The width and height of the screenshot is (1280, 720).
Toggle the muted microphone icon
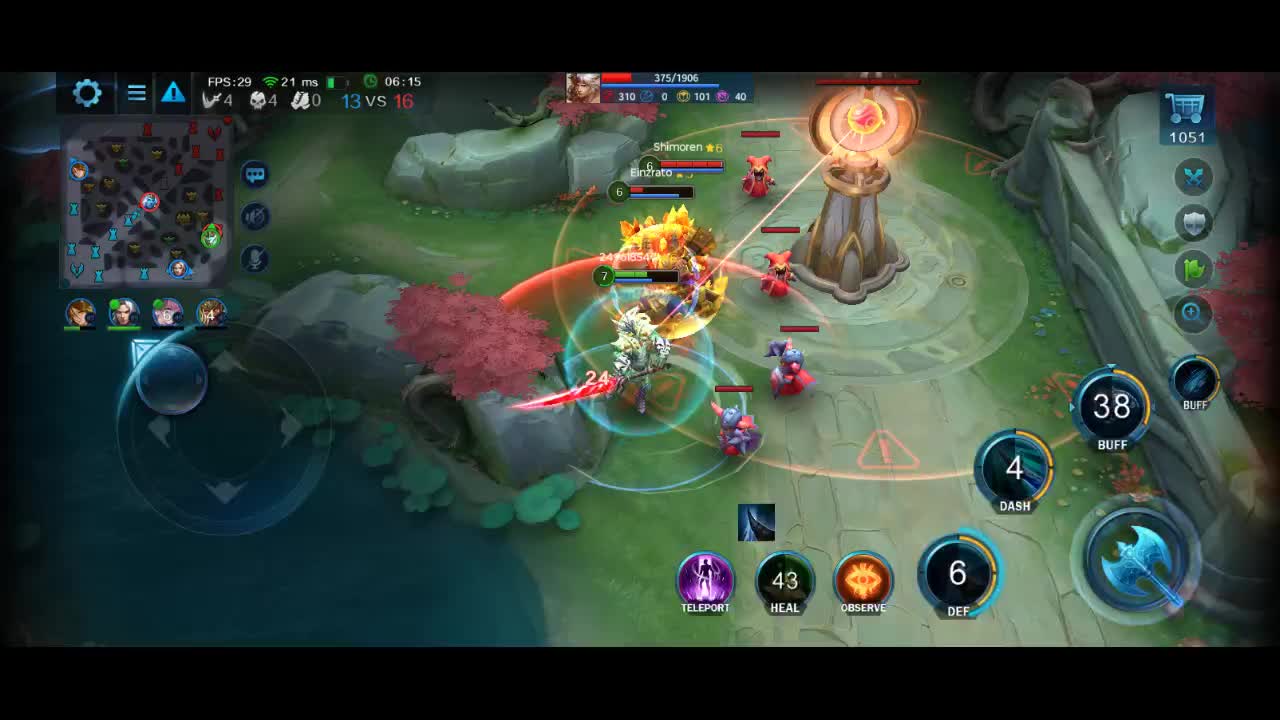click(x=255, y=259)
